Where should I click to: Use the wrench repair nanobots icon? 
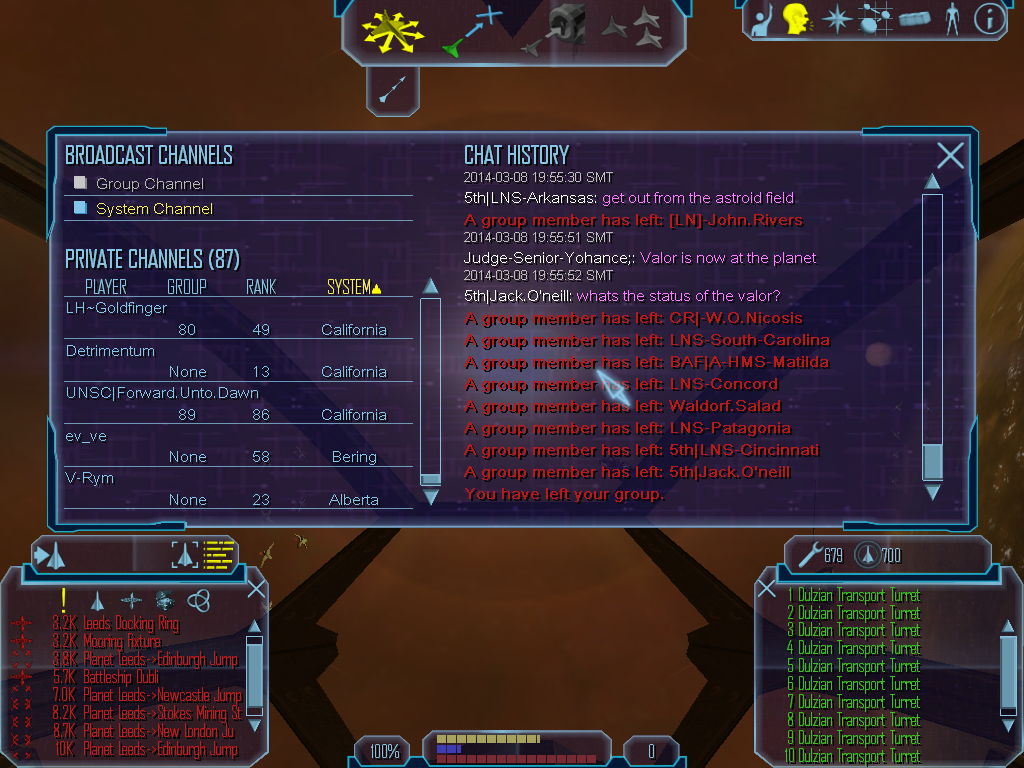click(x=809, y=555)
